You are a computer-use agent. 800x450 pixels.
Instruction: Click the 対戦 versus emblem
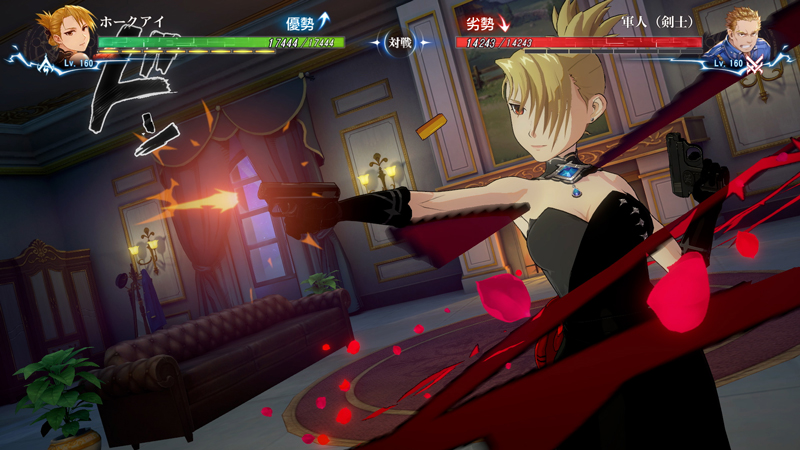[x=401, y=43]
